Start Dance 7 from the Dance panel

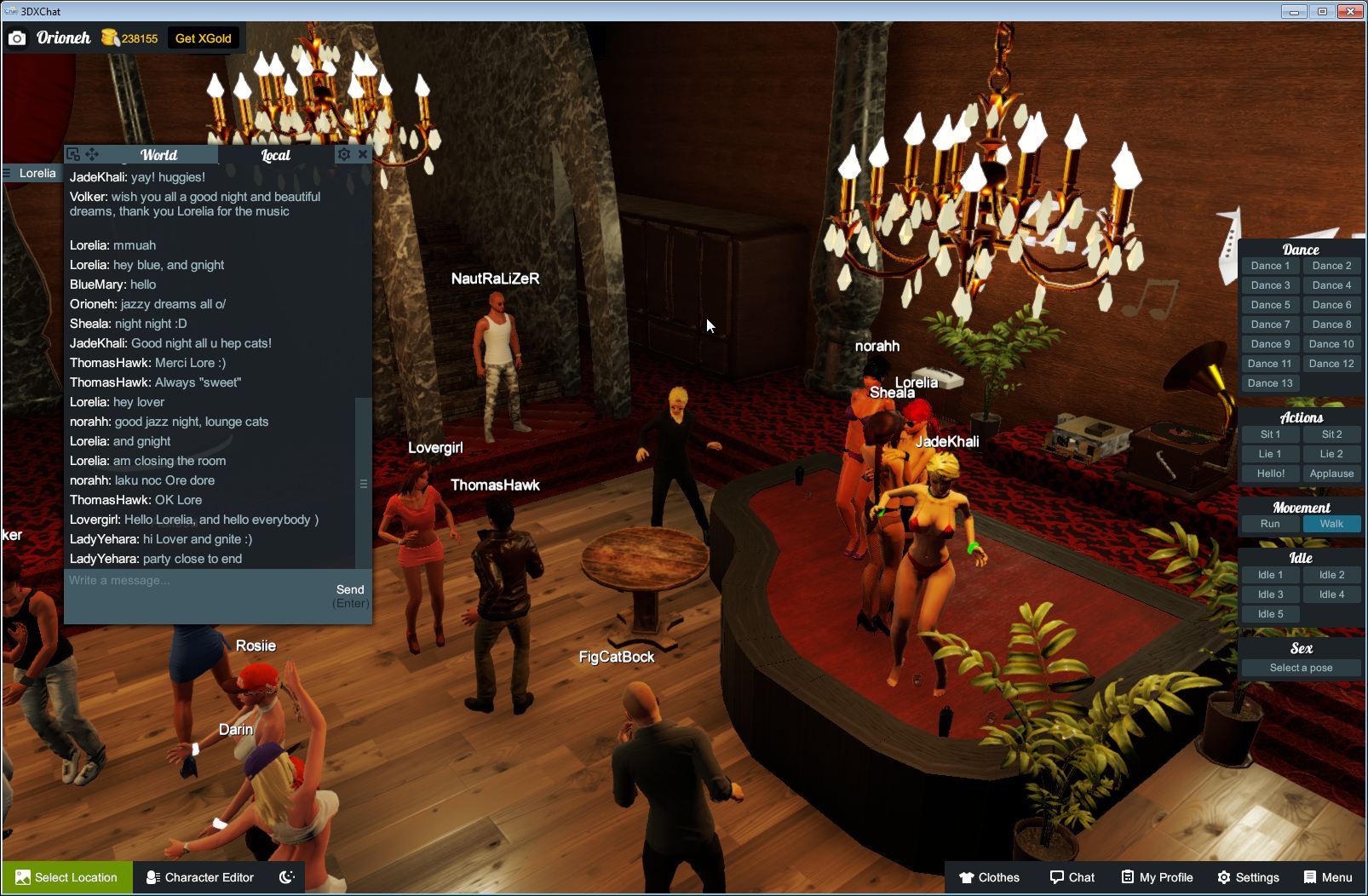pyautogui.click(x=1270, y=324)
